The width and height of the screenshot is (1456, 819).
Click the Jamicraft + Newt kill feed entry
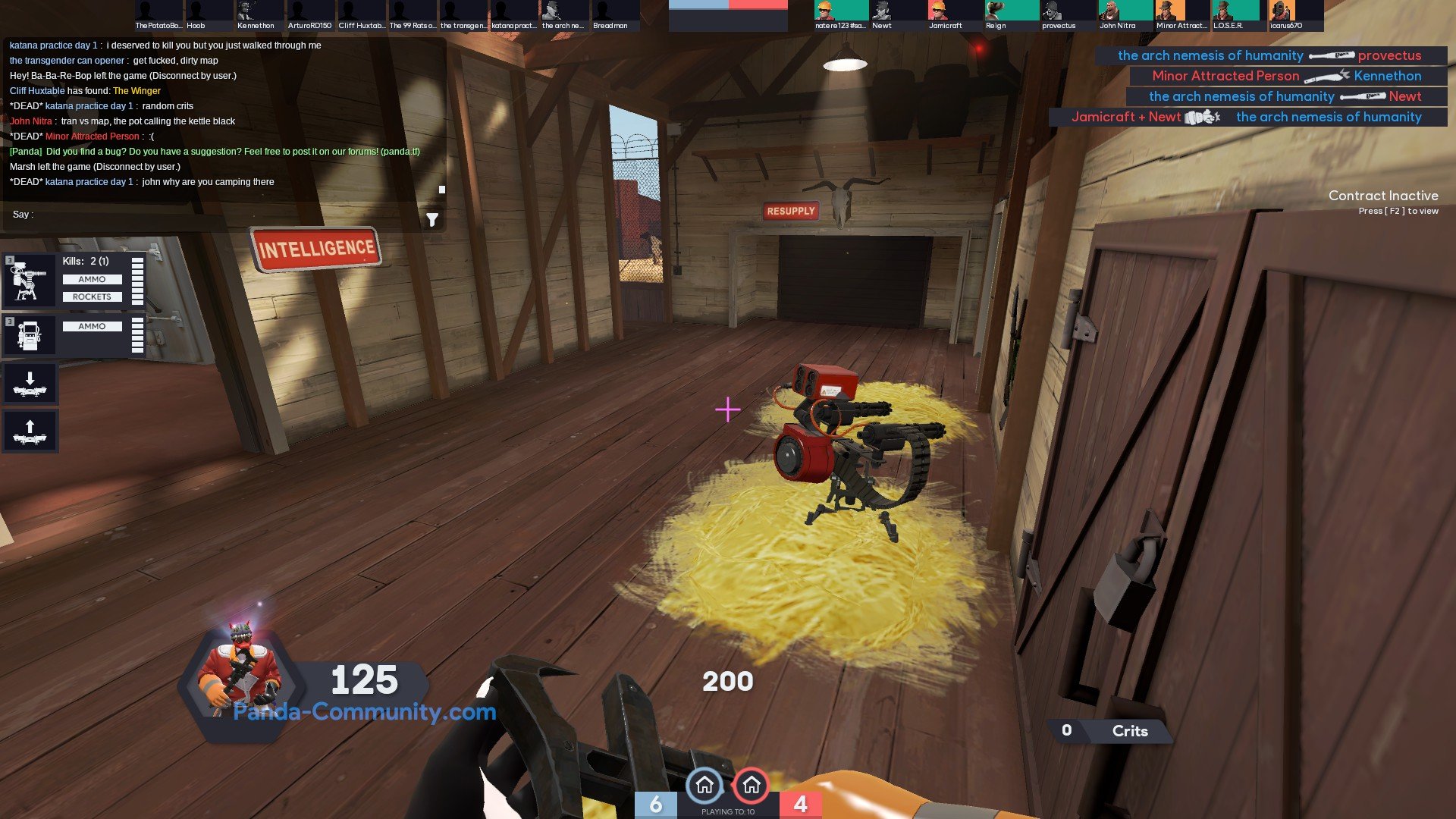(x=1247, y=117)
